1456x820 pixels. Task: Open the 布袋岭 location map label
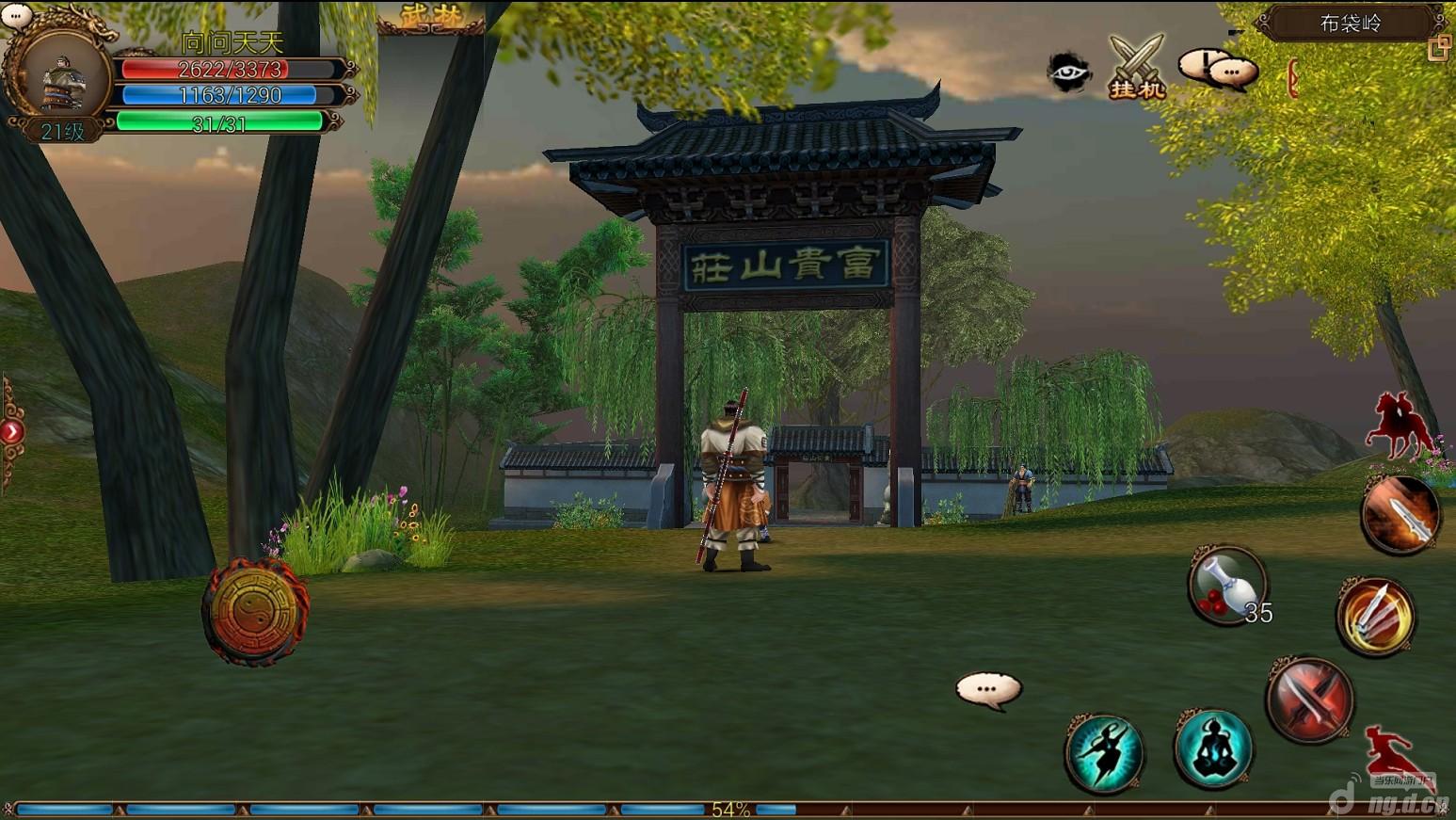(x=1351, y=24)
